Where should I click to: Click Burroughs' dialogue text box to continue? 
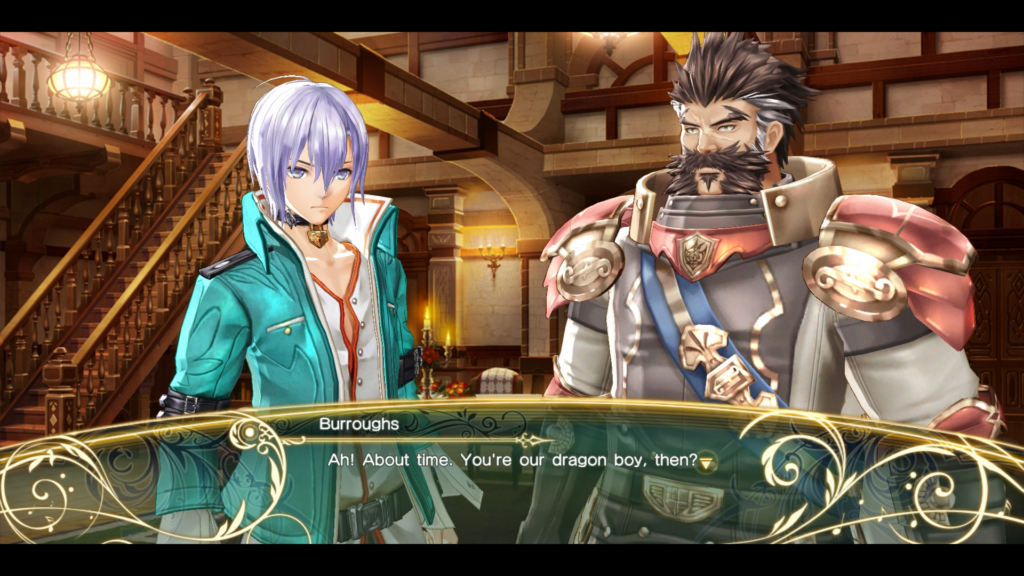(x=512, y=470)
